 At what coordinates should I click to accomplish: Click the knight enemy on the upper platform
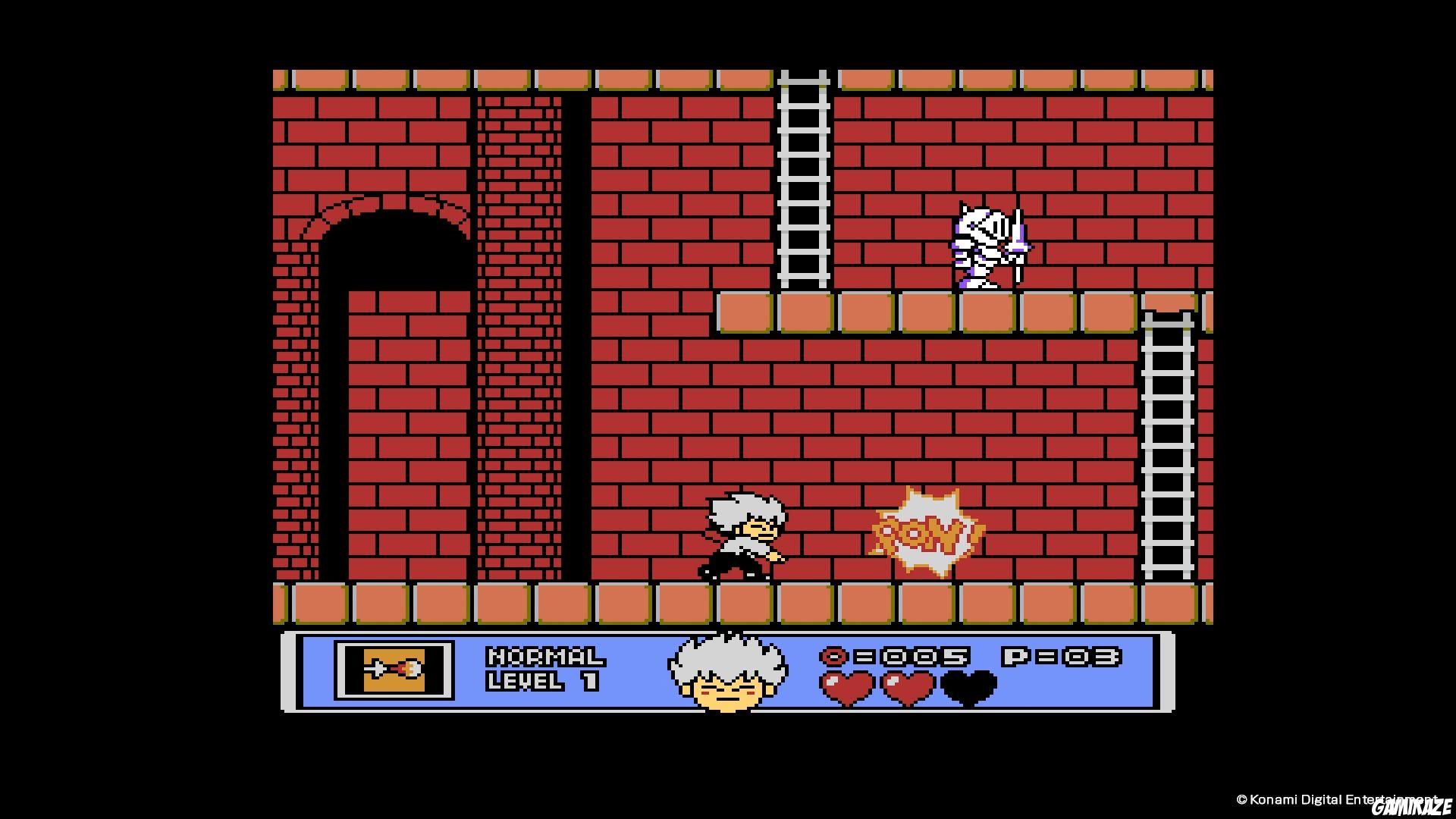point(986,243)
